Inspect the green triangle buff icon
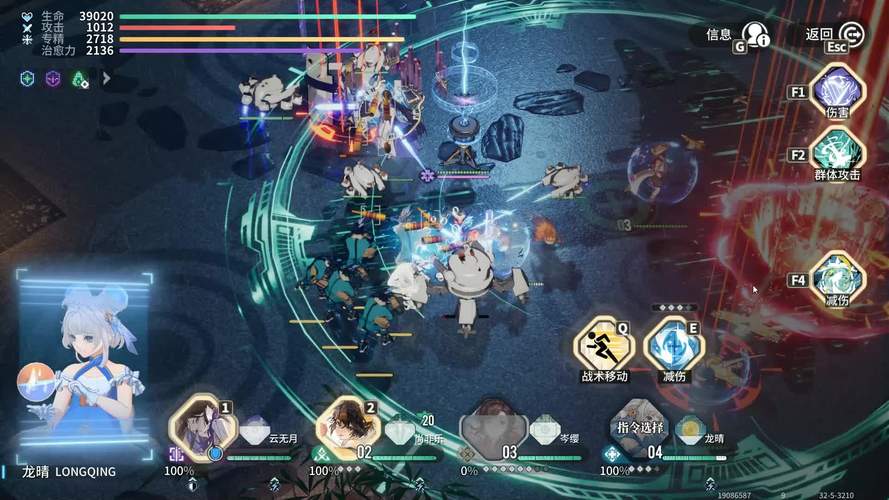The height and width of the screenshot is (500, 889). coord(80,78)
